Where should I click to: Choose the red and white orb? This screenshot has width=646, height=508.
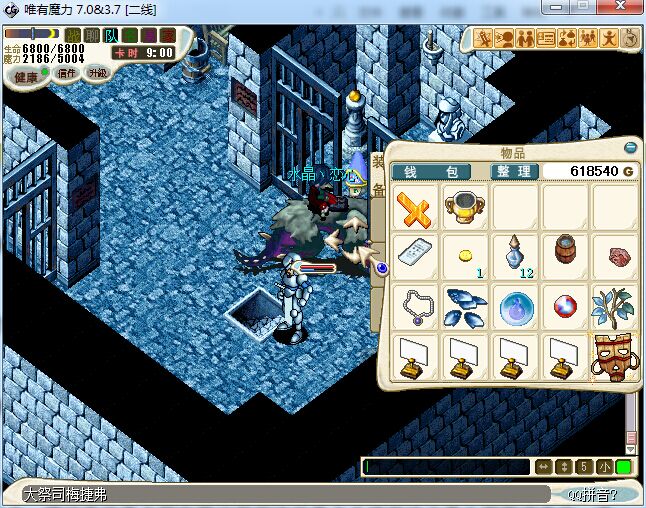[566, 307]
